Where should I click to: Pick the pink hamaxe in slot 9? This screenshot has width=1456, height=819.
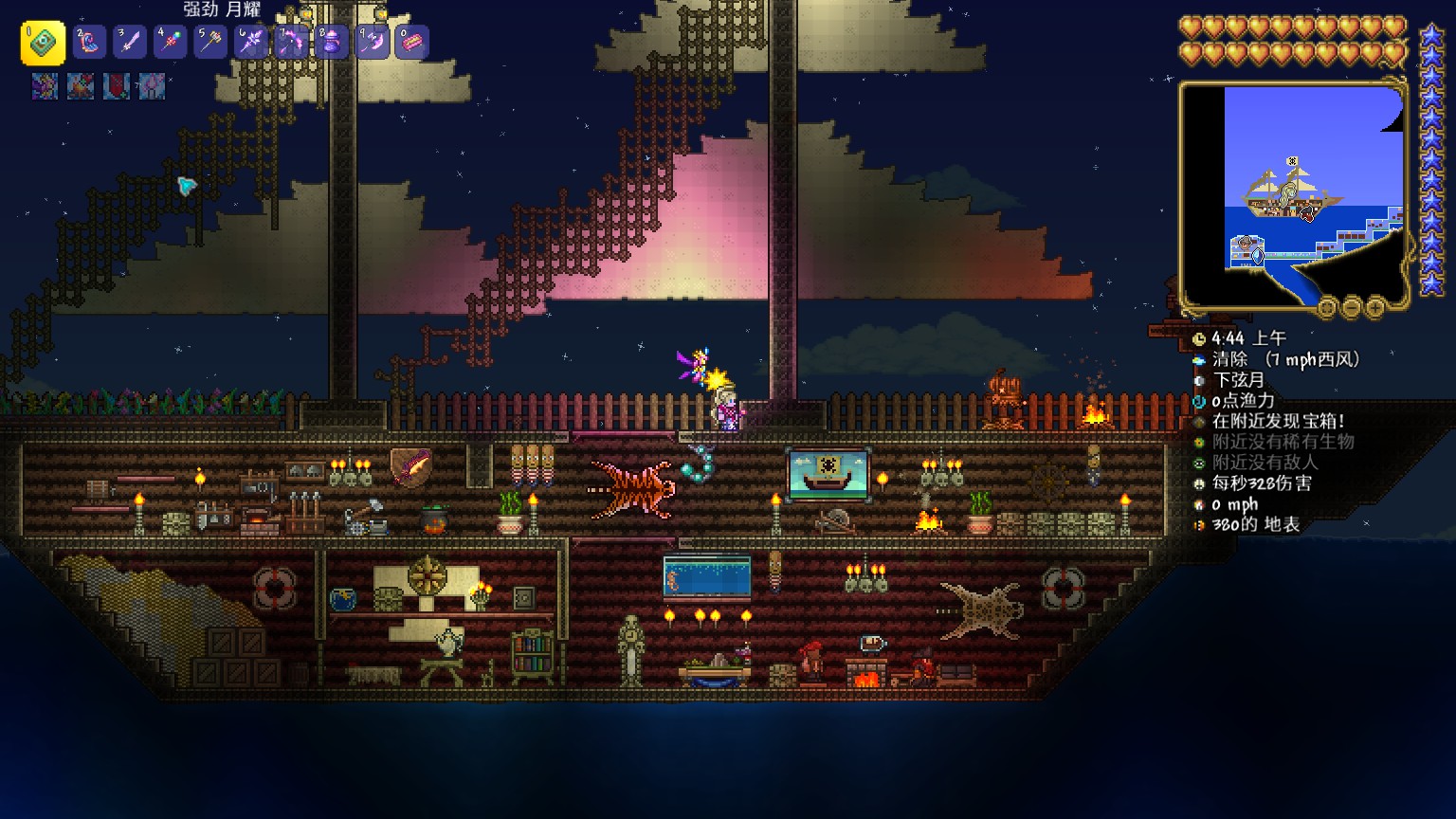372,43
